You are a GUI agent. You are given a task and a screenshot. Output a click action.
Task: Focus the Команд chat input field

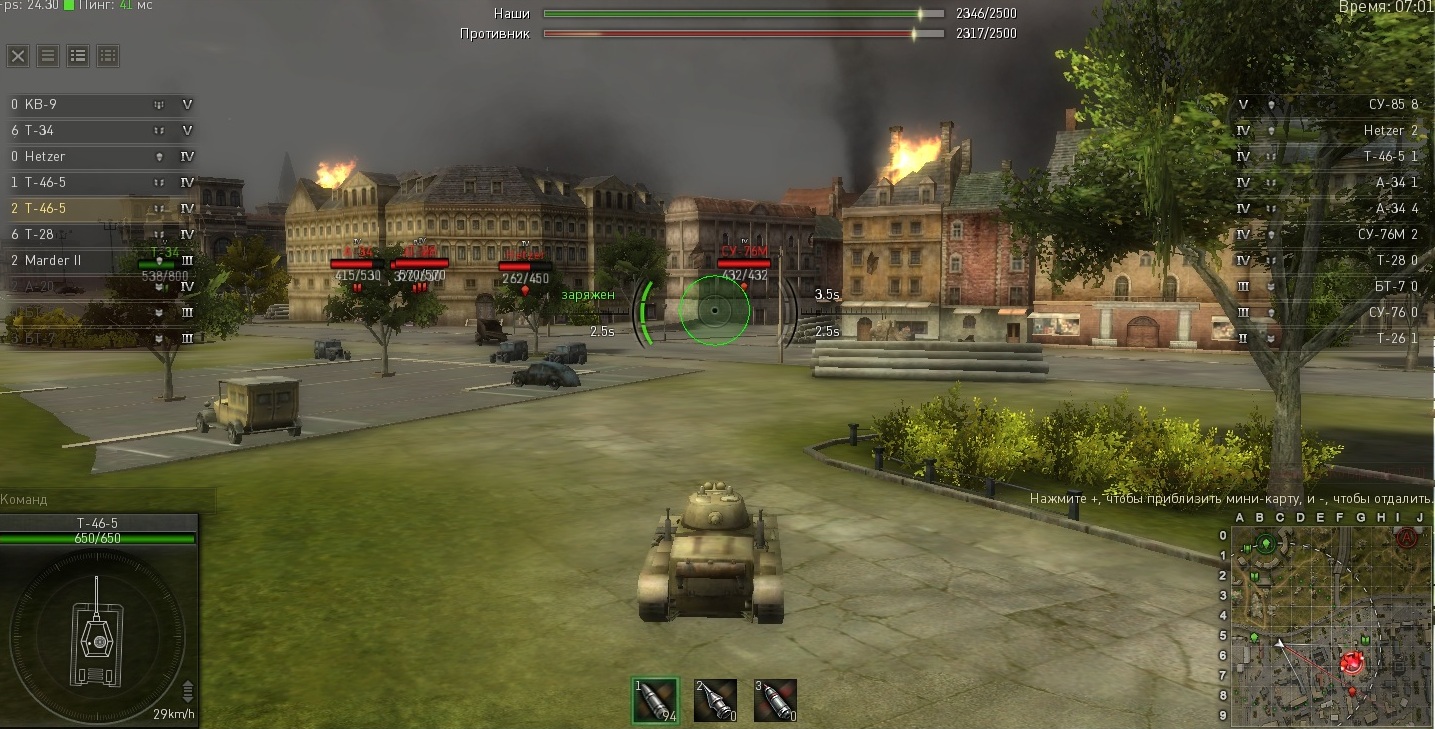108,500
